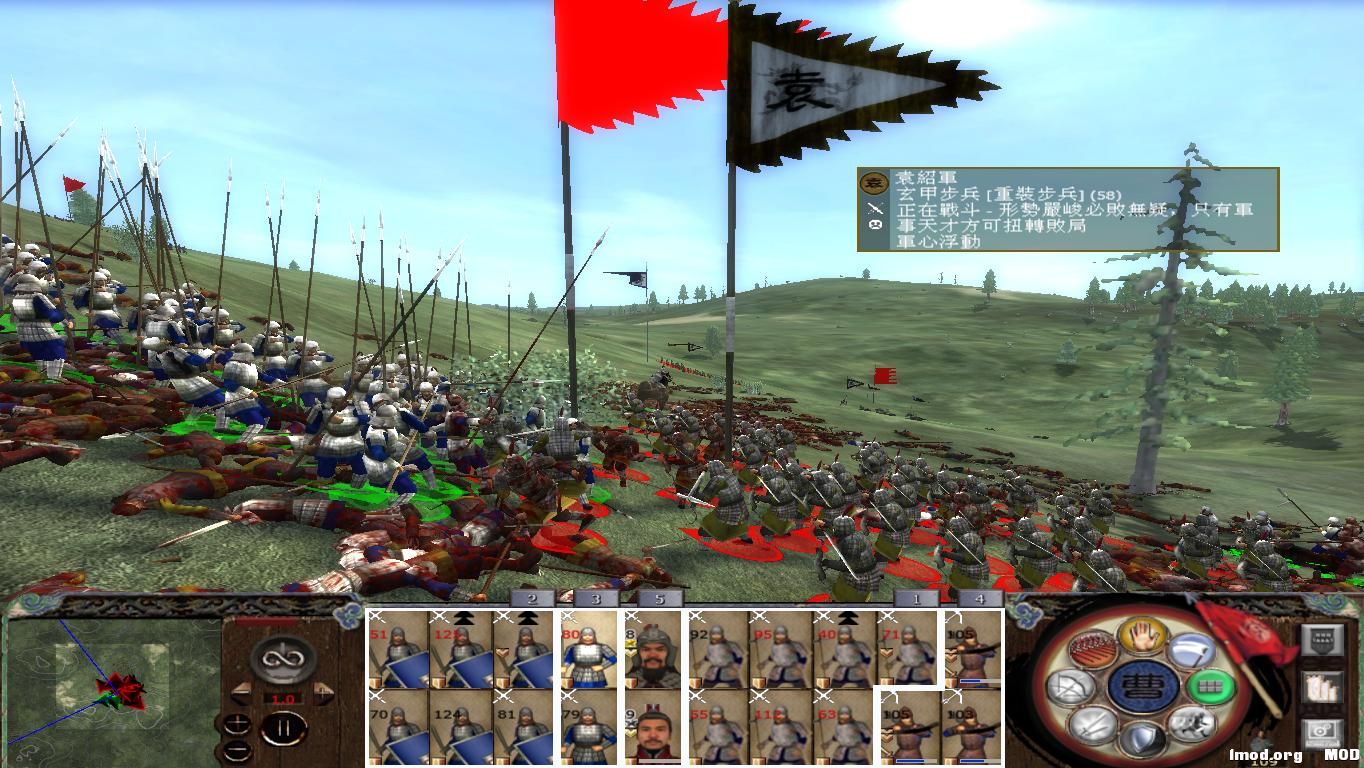Select unit group tab 1
The height and width of the screenshot is (768, 1364).
(914, 599)
